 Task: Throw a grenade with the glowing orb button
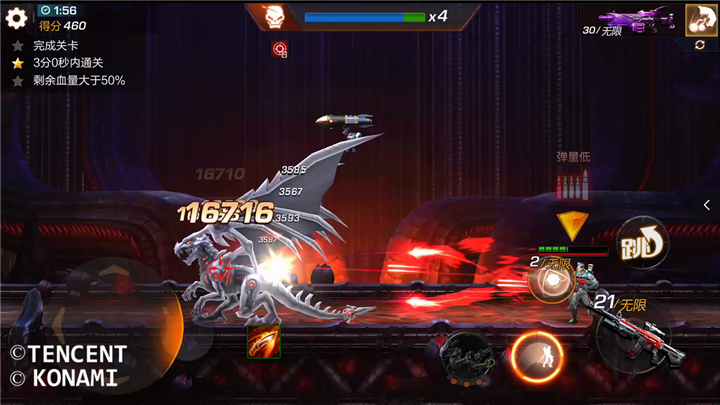point(548,283)
